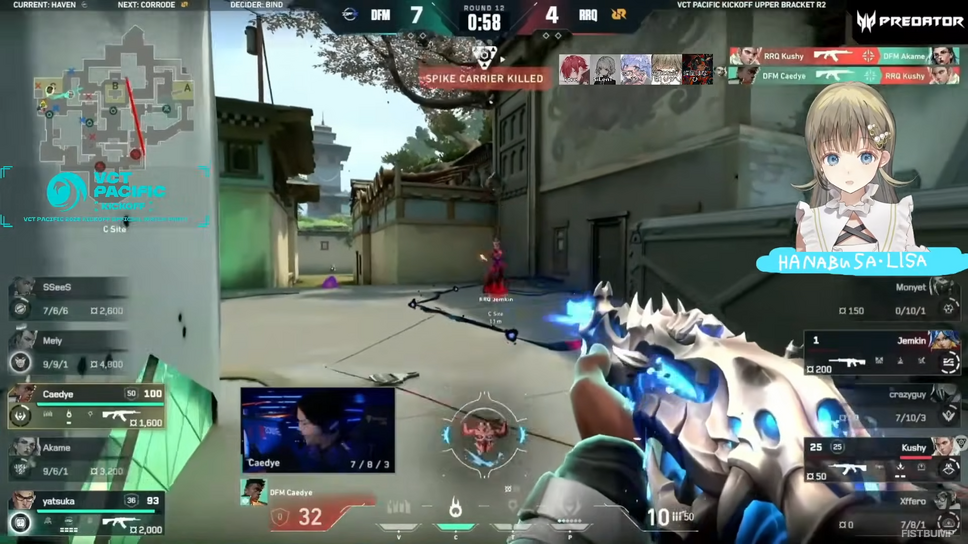Click the RRQ team logo in scoreboard
Screen dimensions: 968x544
pos(619,15)
